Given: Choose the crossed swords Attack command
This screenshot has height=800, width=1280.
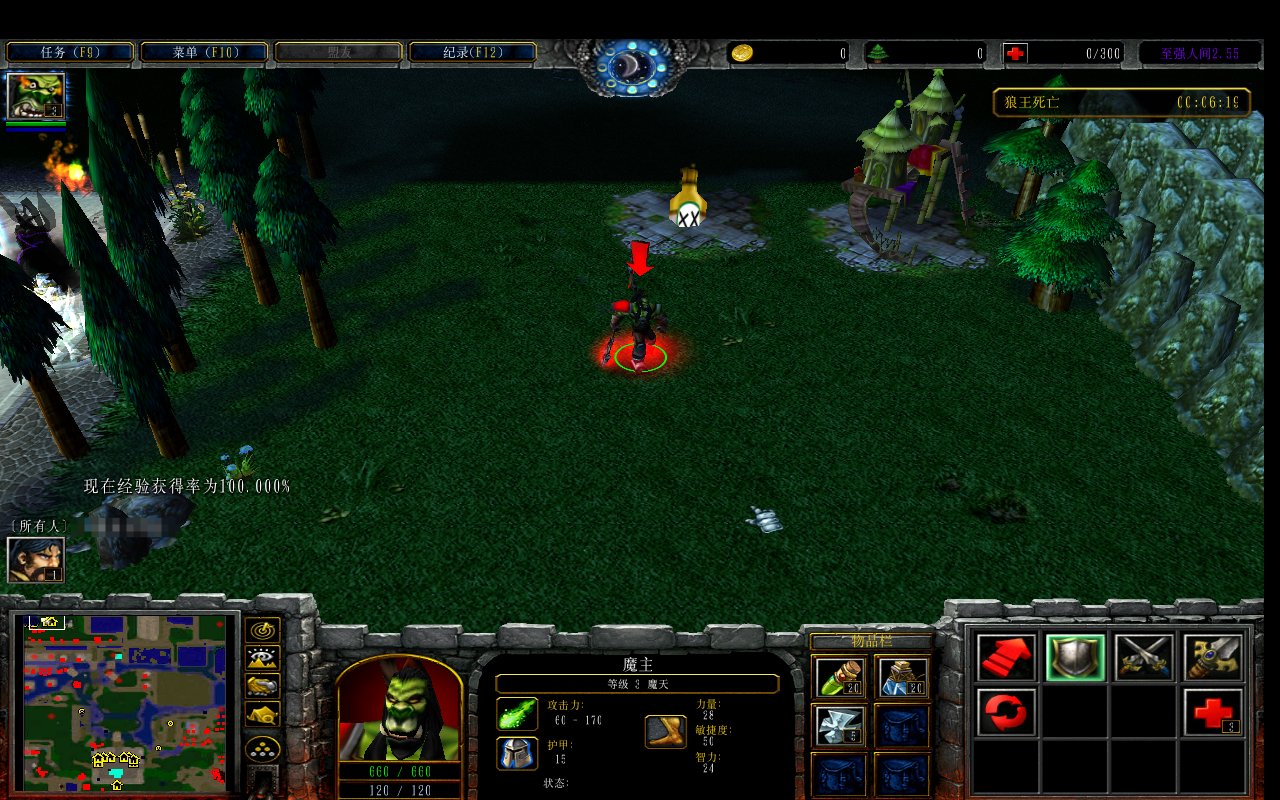Looking at the screenshot, I should pos(1144,658).
